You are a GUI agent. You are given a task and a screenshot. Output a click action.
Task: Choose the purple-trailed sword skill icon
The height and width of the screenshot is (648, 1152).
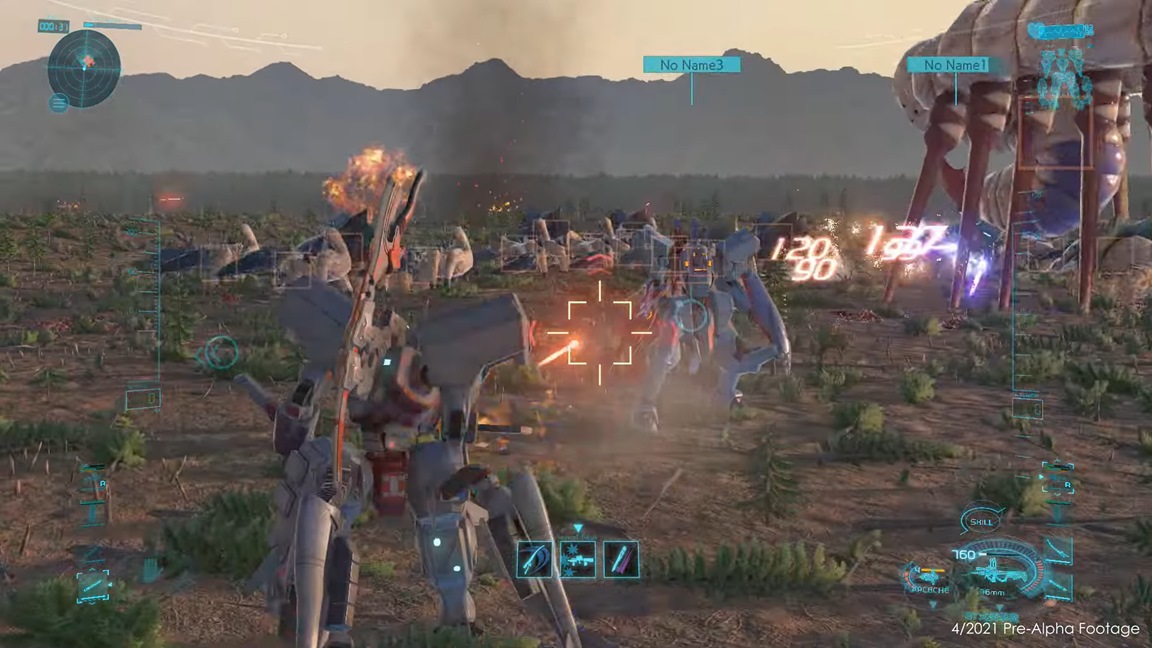(620, 559)
